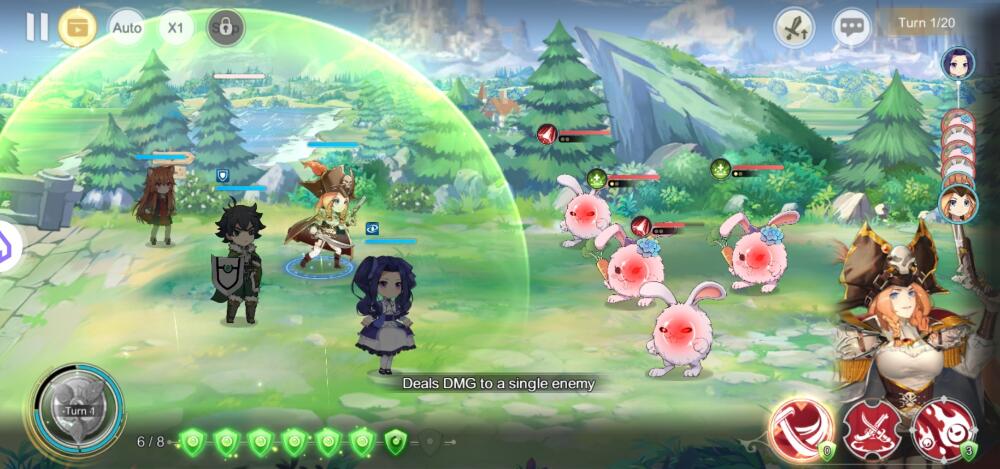Toggle Auto battle mode
This screenshot has height=469, width=1000.
point(127,27)
